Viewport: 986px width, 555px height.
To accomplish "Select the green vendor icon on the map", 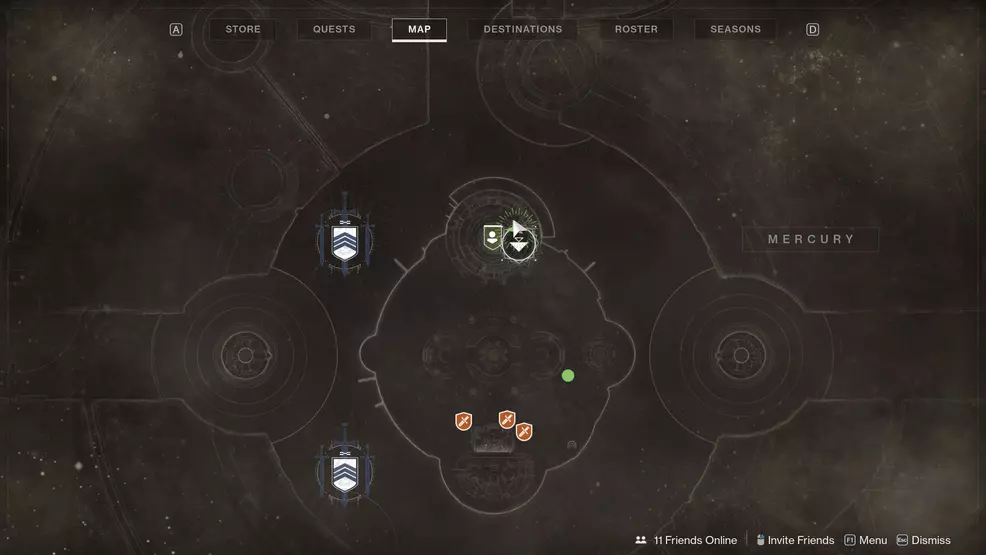I will coord(492,237).
